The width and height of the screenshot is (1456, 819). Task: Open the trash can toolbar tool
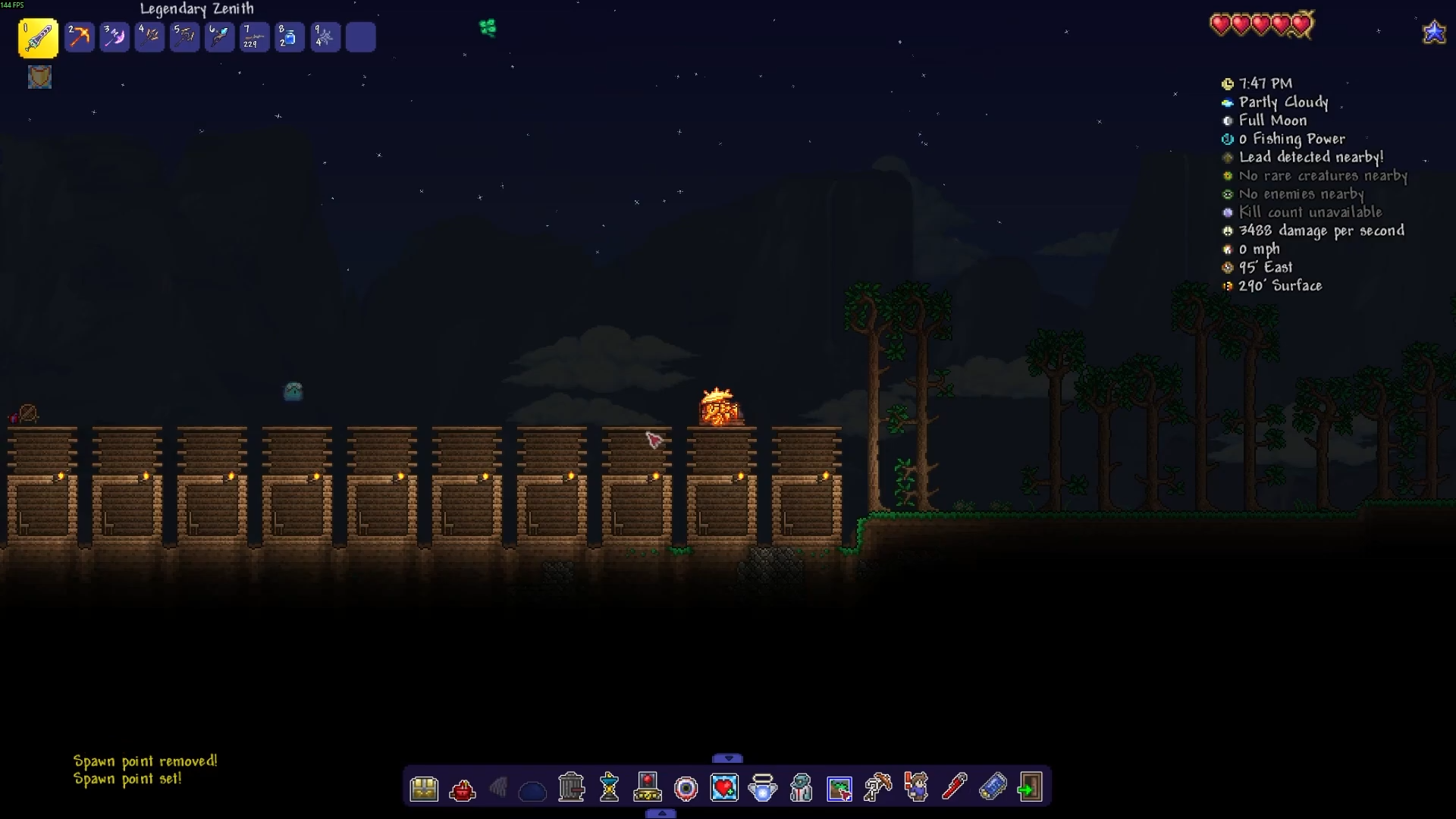click(572, 788)
